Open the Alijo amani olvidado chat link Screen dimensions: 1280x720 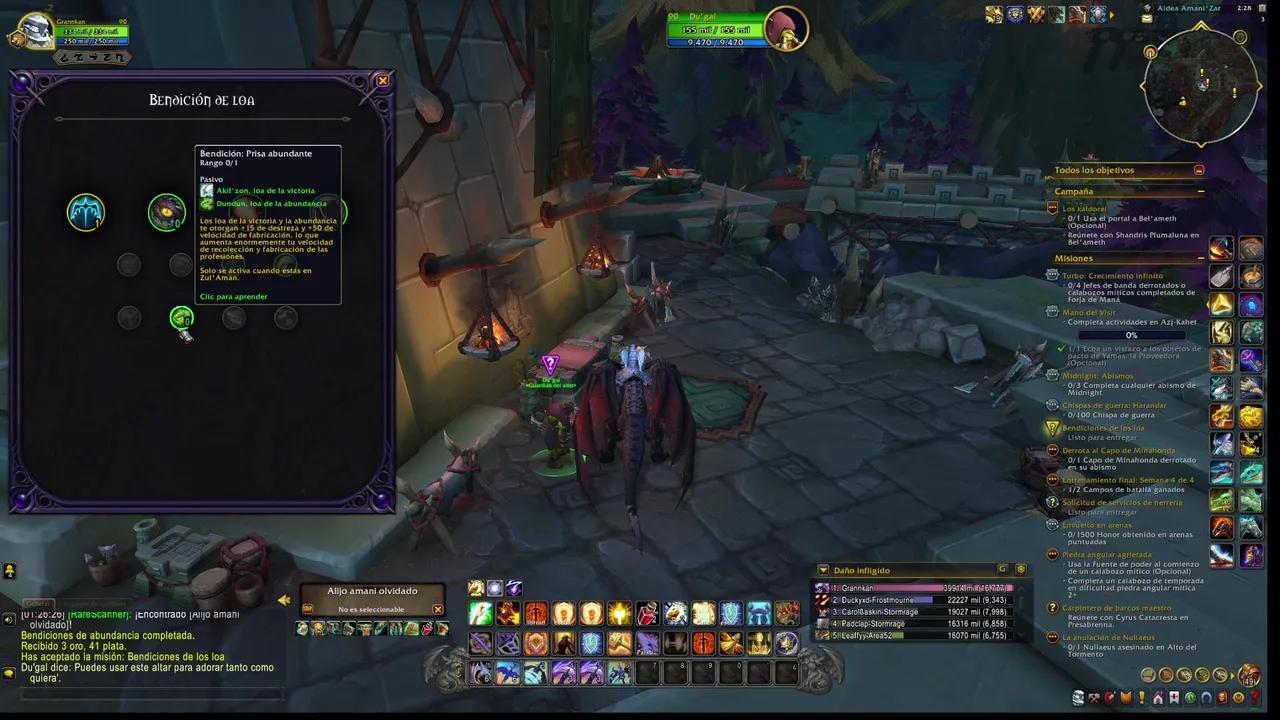(x=215, y=615)
